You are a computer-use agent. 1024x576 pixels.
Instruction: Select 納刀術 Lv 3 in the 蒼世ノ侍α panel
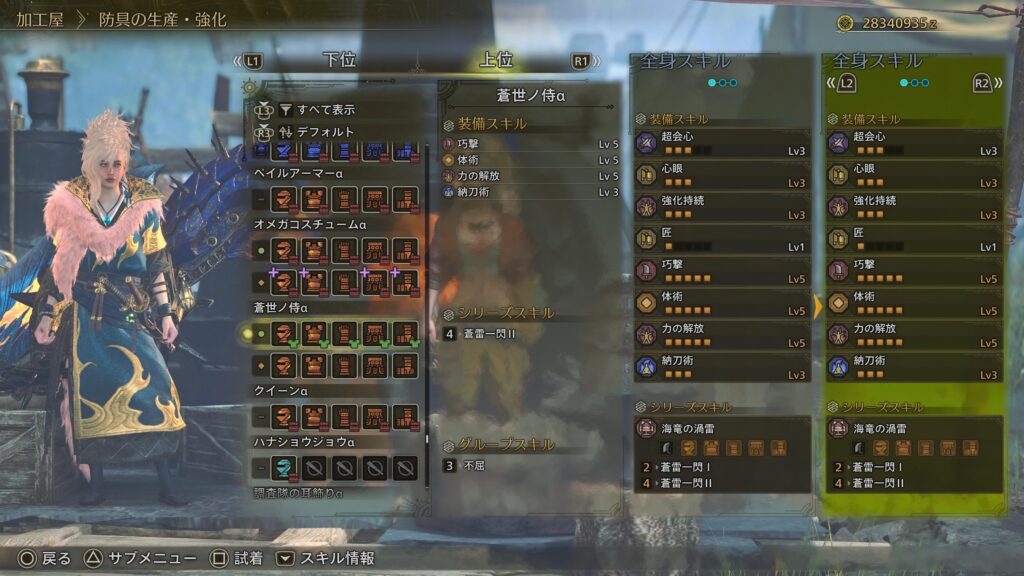[530, 192]
